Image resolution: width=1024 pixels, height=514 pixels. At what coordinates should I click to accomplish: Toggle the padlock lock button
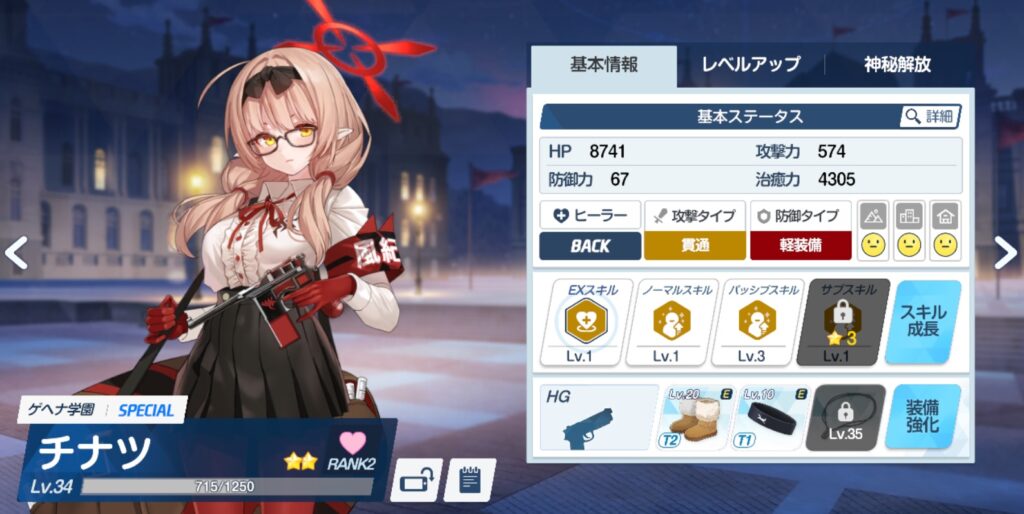pyautogui.click(x=415, y=481)
